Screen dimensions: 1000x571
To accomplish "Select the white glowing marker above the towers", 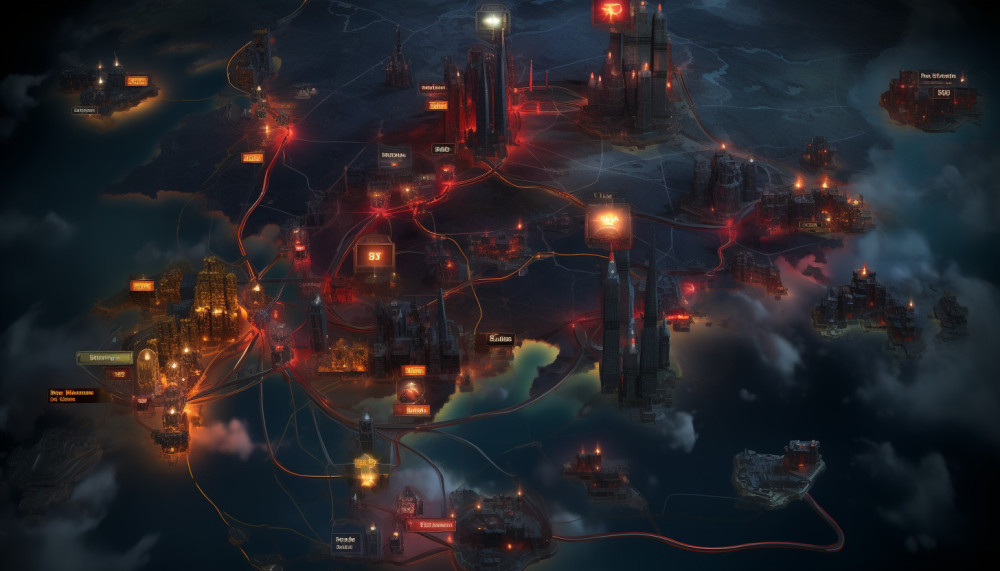I will point(492,20).
